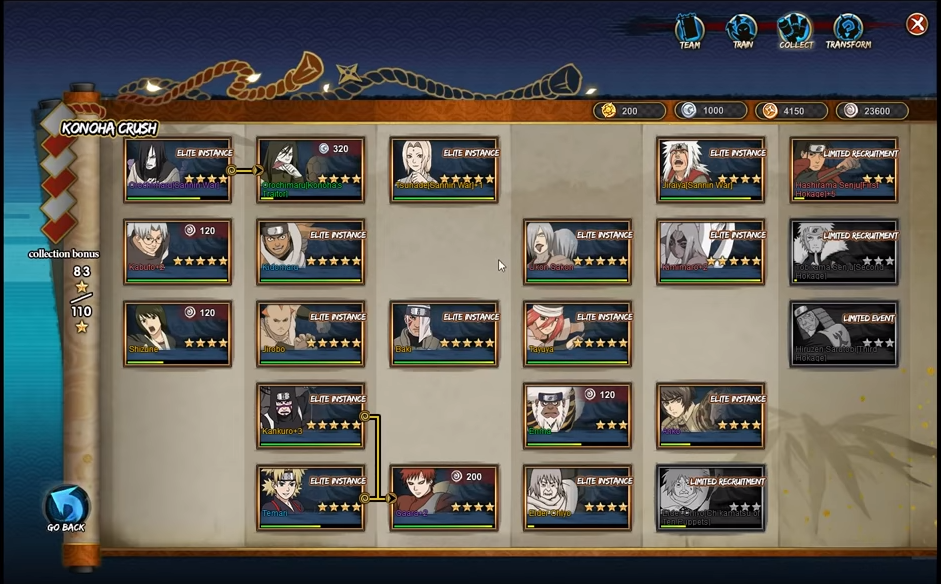Image resolution: width=941 pixels, height=584 pixels.
Task: View the locked Hiruzen Sarutobi [Third Hokage] card
Action: [x=844, y=334]
